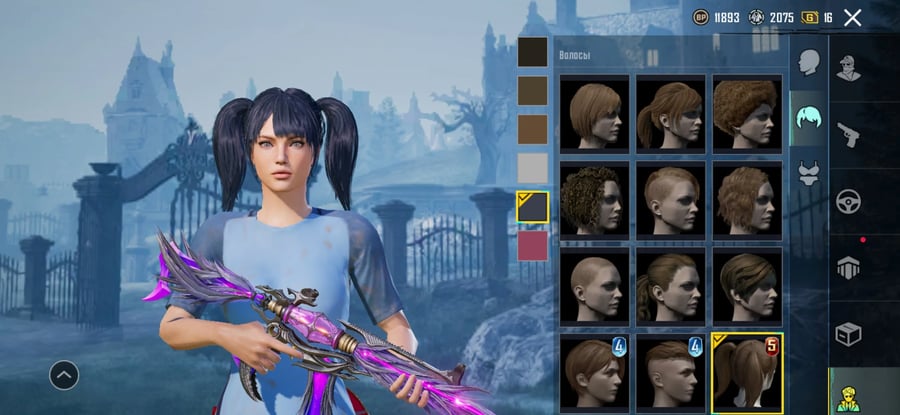Viewport: 900px width, 415px height.
Task: Select the sidebar icon with the red dot
Action: 849,267
